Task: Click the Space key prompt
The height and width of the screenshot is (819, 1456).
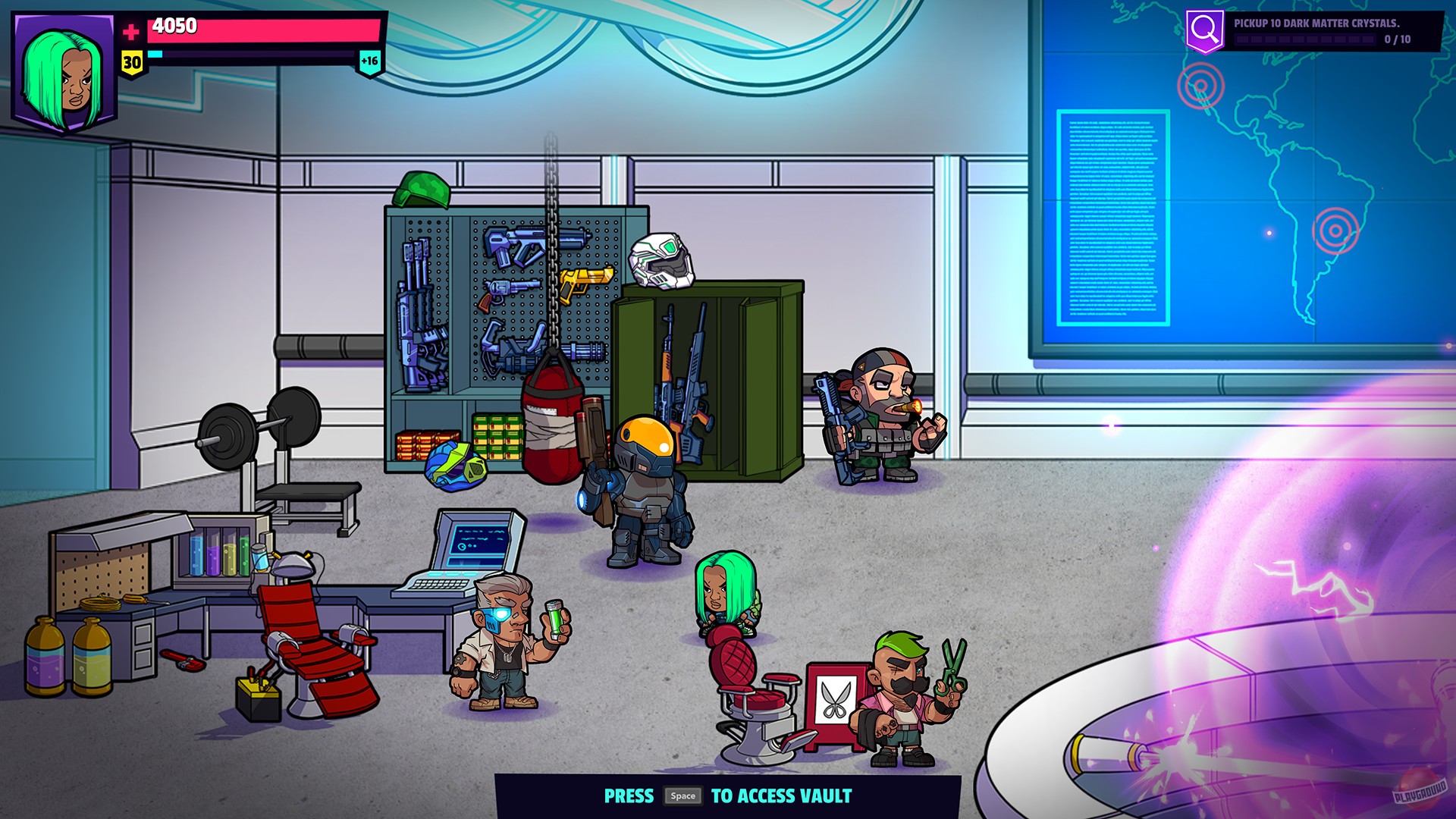Action: [x=683, y=796]
